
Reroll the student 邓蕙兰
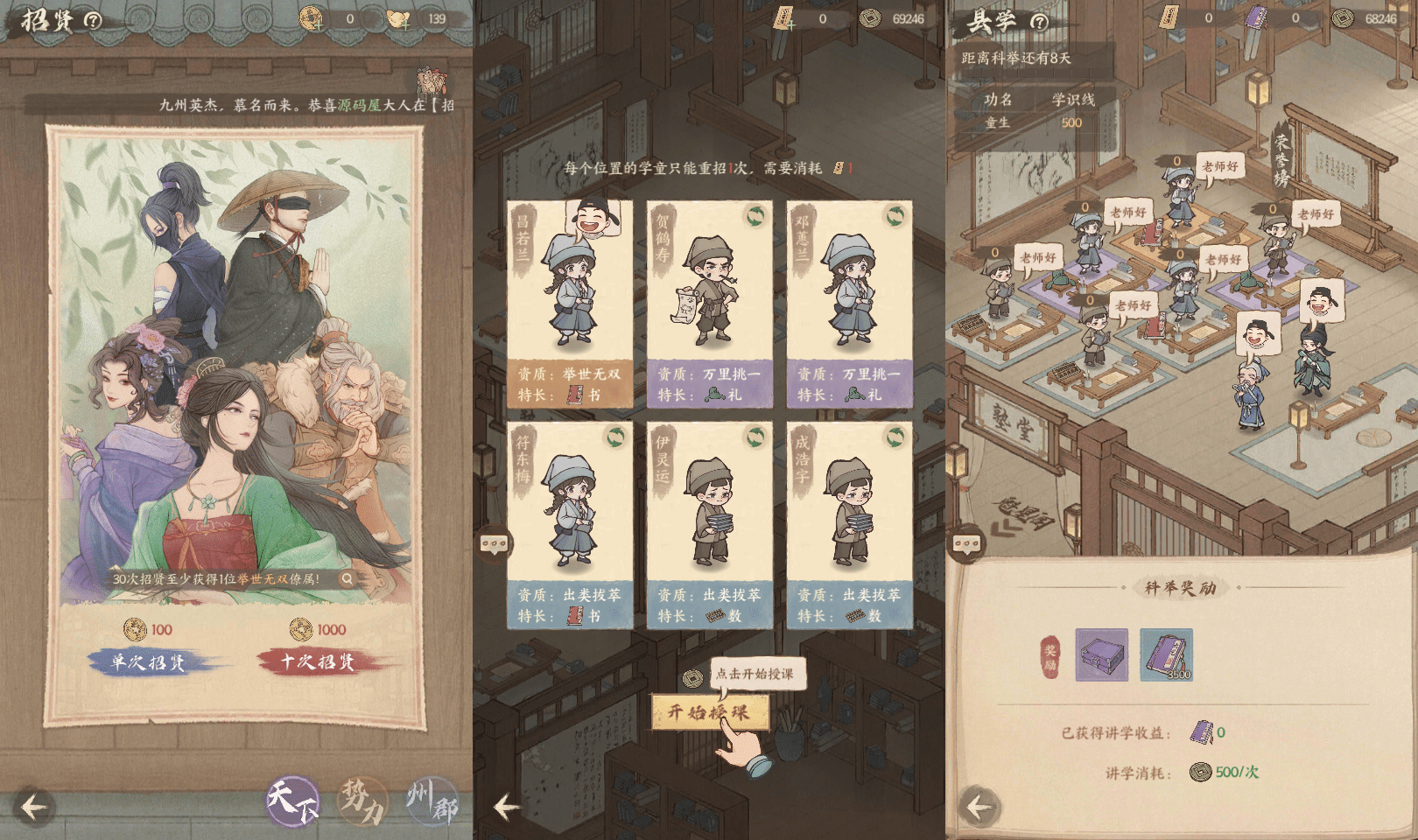(x=895, y=216)
